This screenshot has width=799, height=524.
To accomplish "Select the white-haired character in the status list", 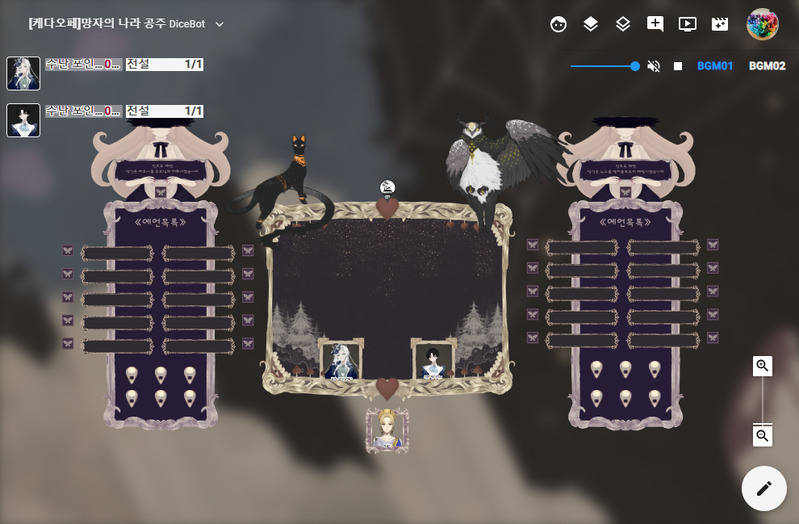I will 23,73.
